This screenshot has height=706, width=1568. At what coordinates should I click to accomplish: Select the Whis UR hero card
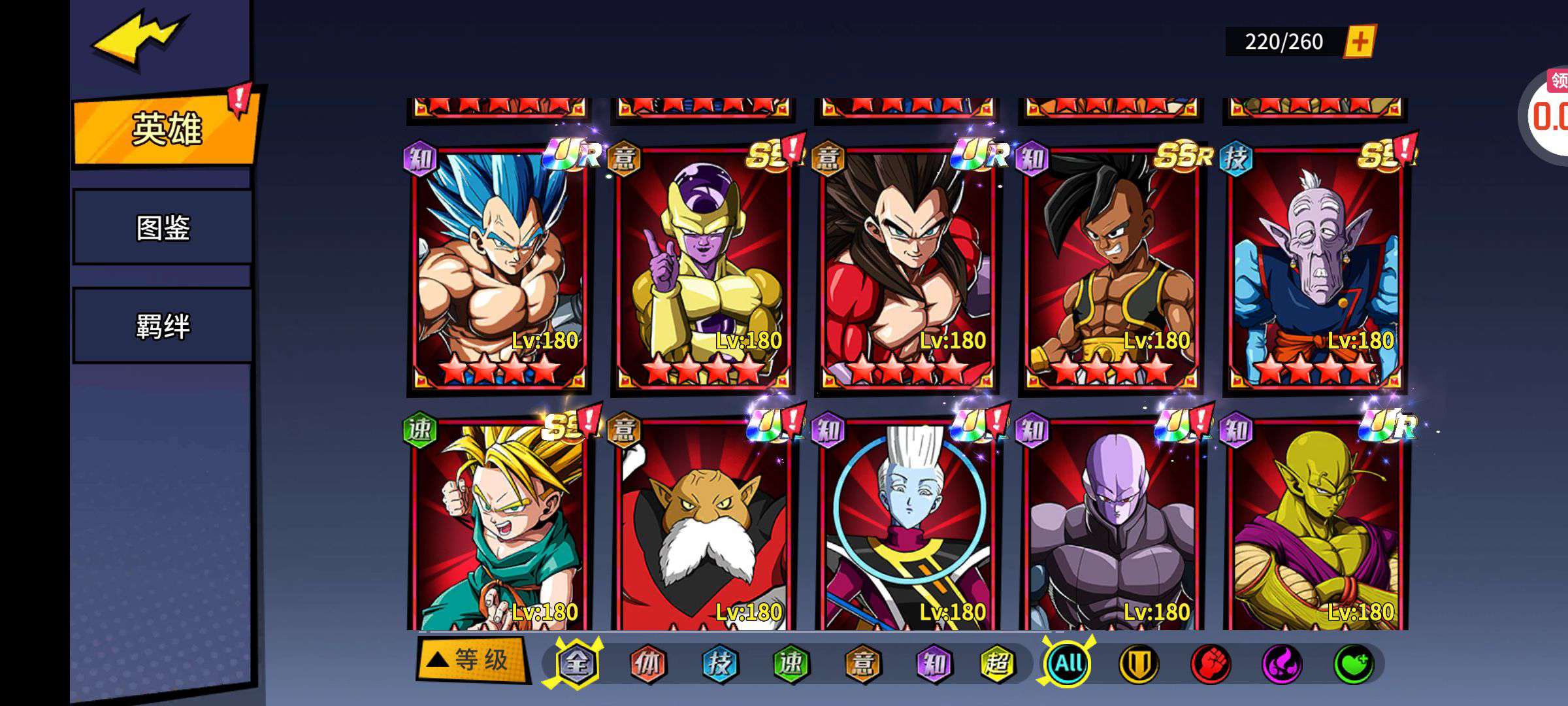tap(907, 529)
